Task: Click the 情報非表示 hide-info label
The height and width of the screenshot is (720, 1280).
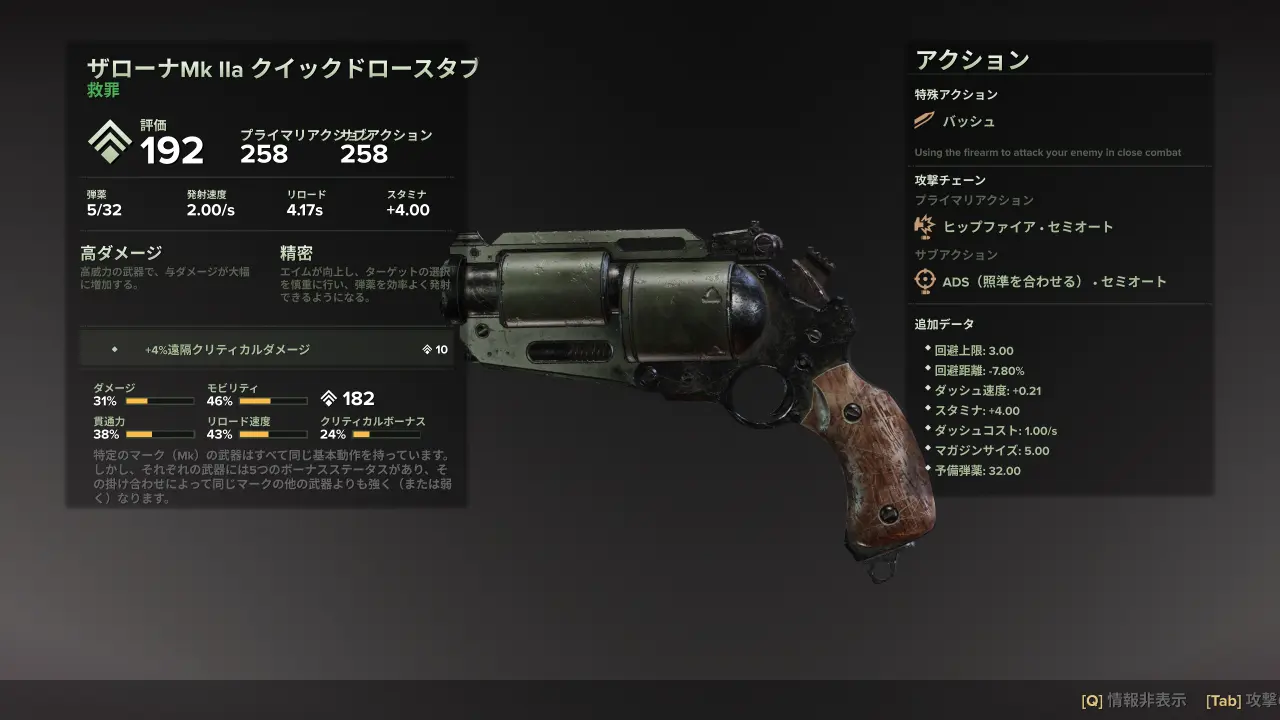Action: (x=1146, y=700)
